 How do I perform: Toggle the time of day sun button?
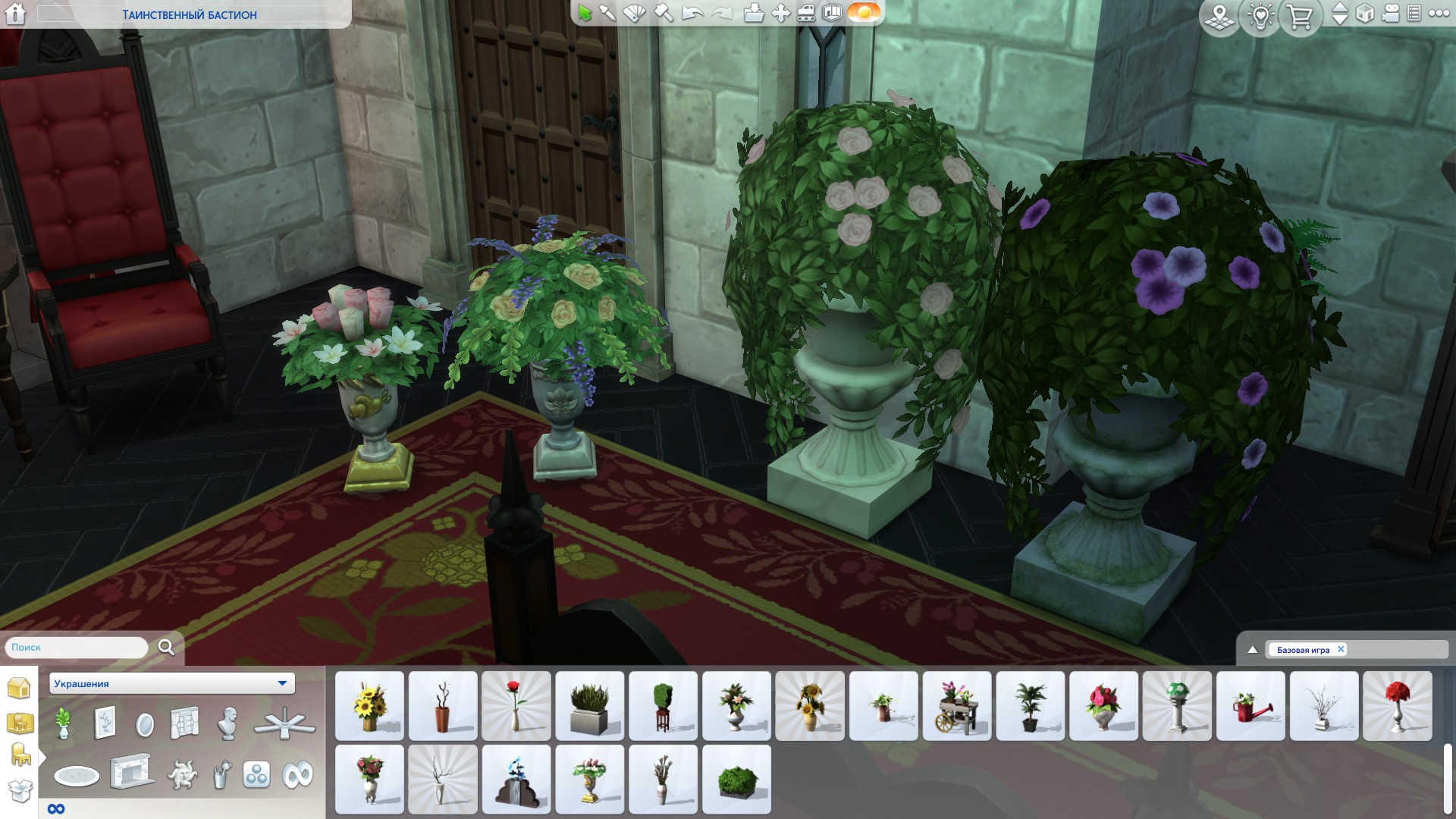[863, 13]
